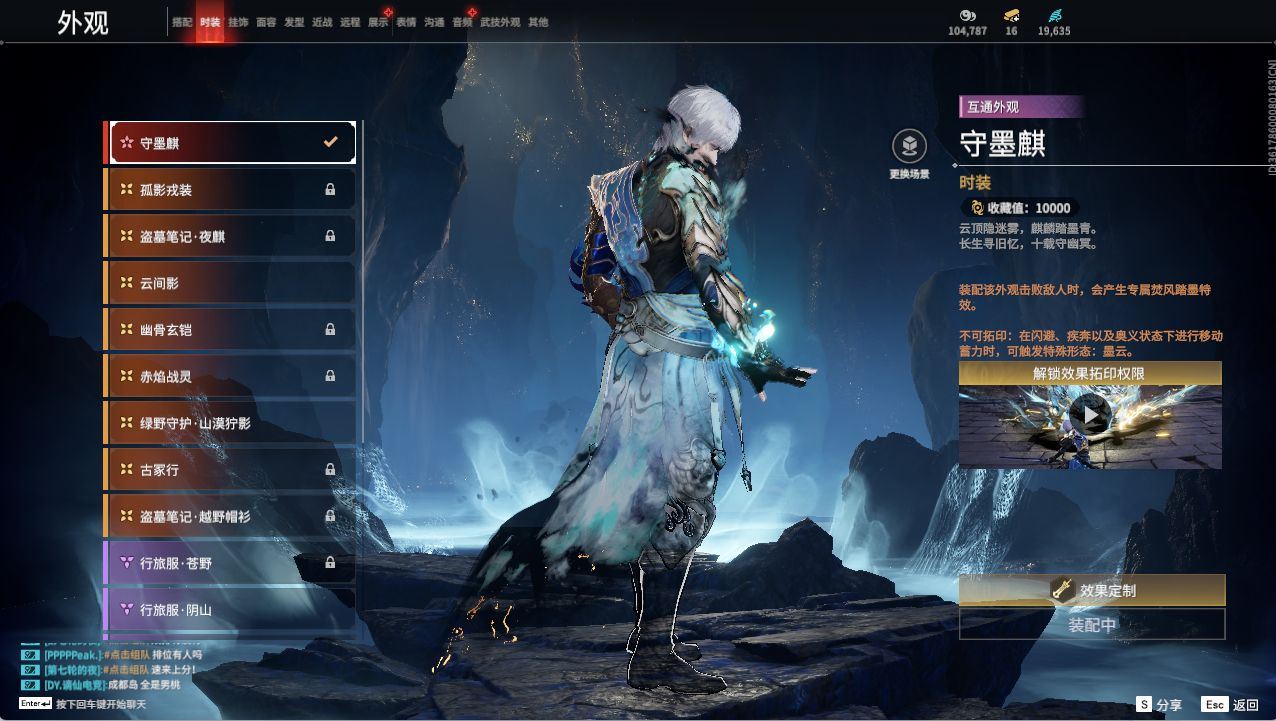Show the 表情 tab
Screen dimensions: 1276x721
(406, 22)
